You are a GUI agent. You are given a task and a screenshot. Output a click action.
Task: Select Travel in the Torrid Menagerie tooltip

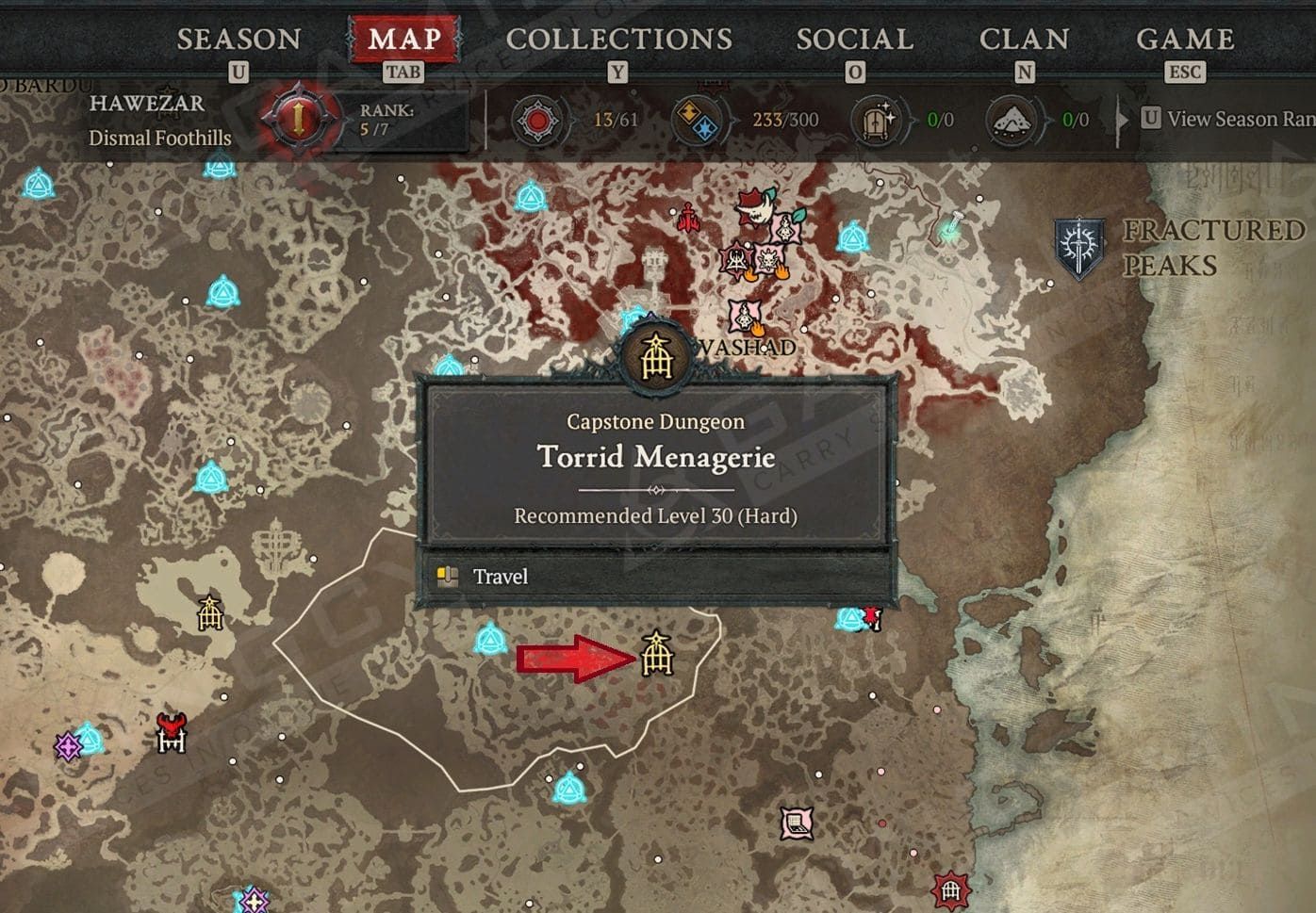pos(500,577)
